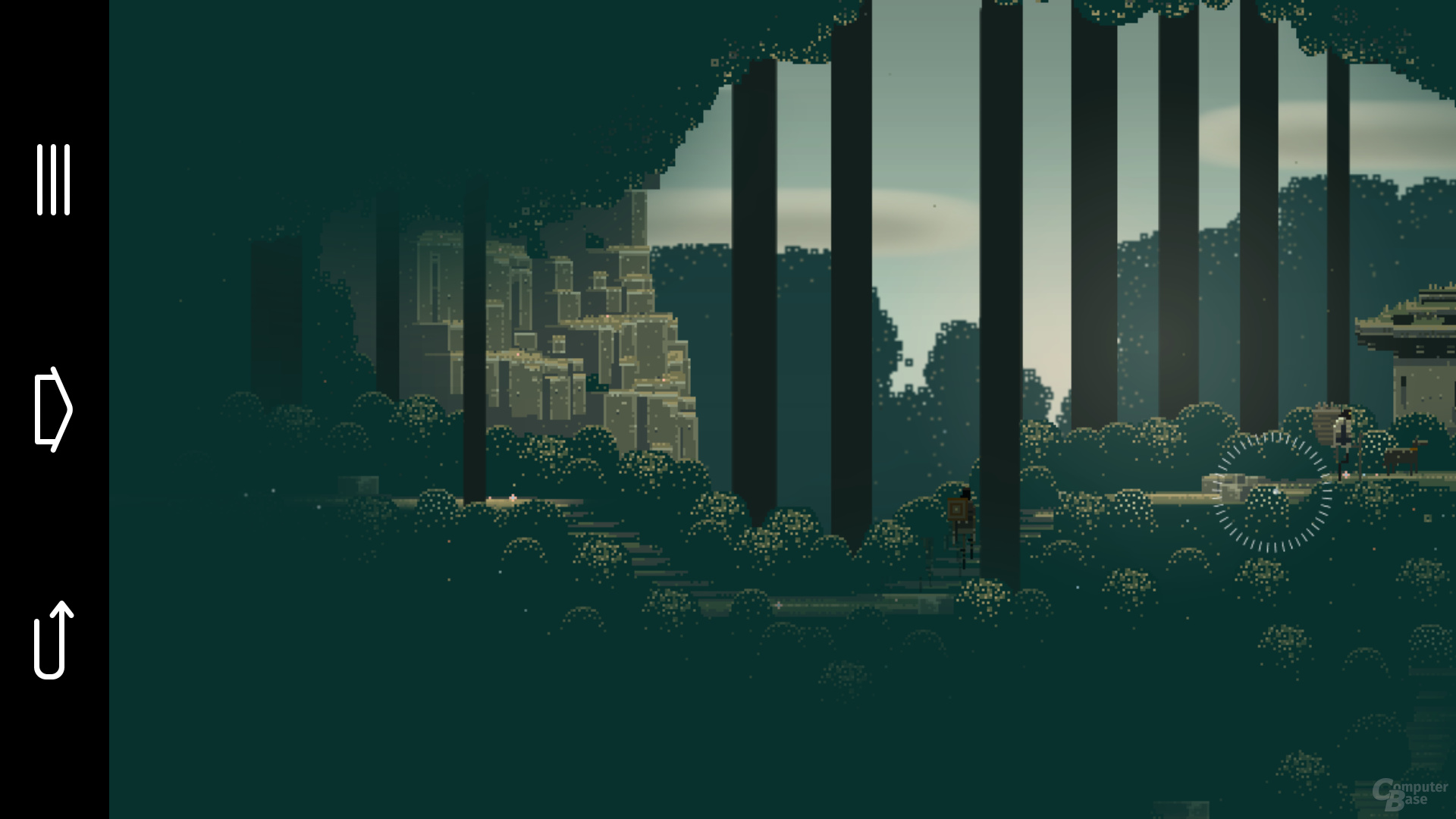Image resolution: width=1456 pixels, height=819 pixels.
Task: Open the chapter navigation with the arrow glyph
Action: tap(55, 408)
